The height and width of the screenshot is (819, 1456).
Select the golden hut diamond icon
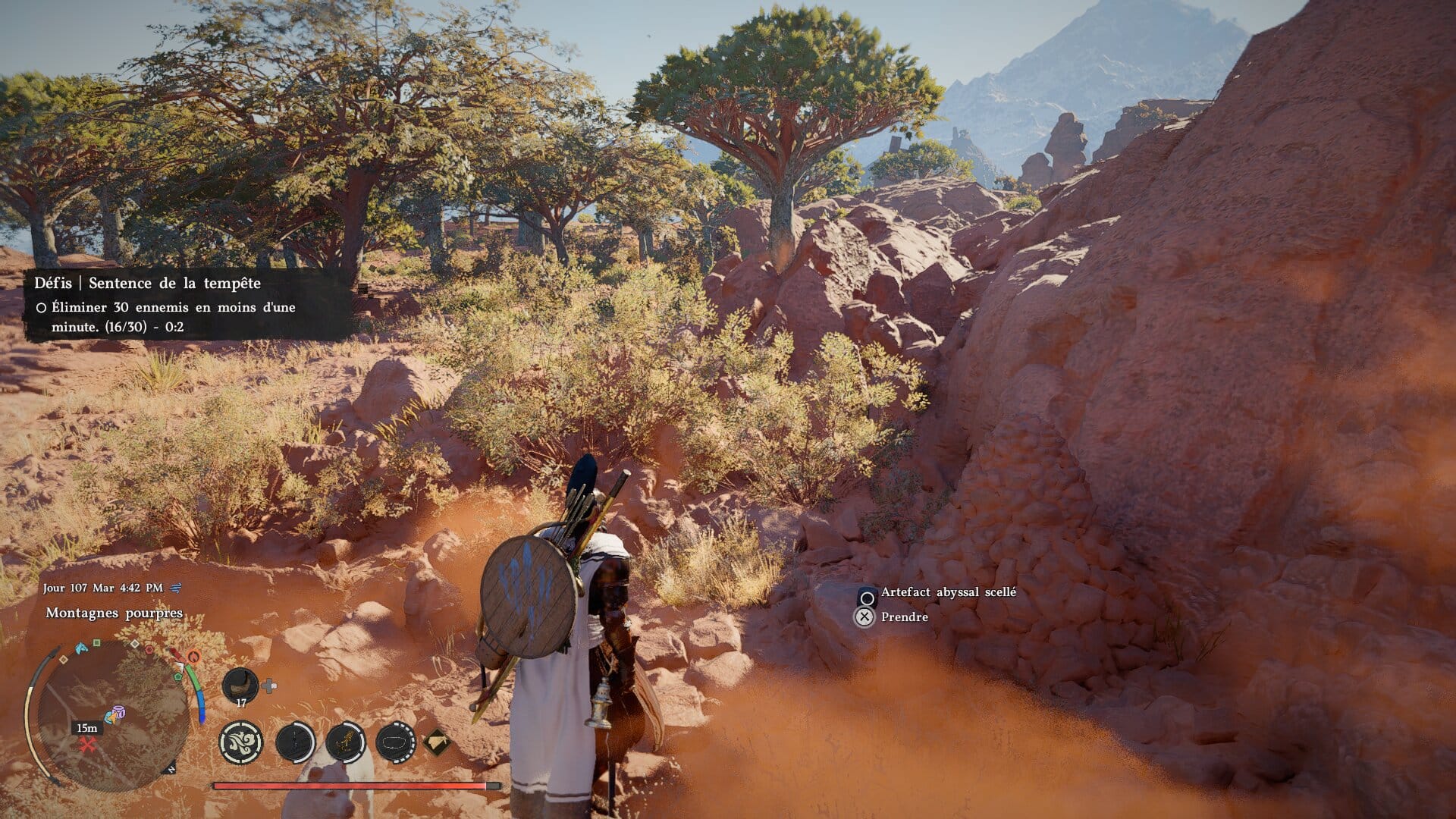(436, 742)
